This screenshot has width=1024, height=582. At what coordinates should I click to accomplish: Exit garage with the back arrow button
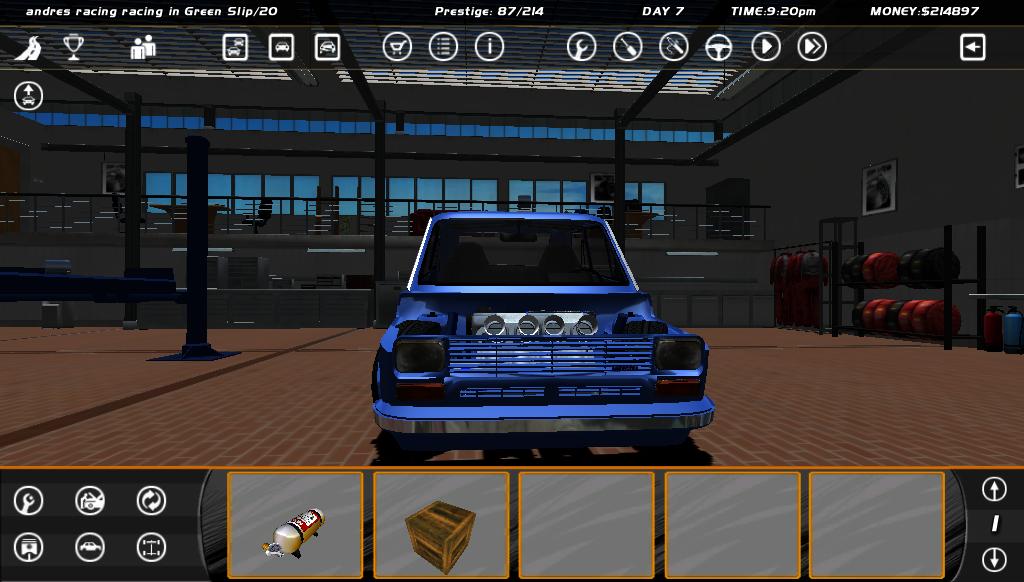point(972,47)
